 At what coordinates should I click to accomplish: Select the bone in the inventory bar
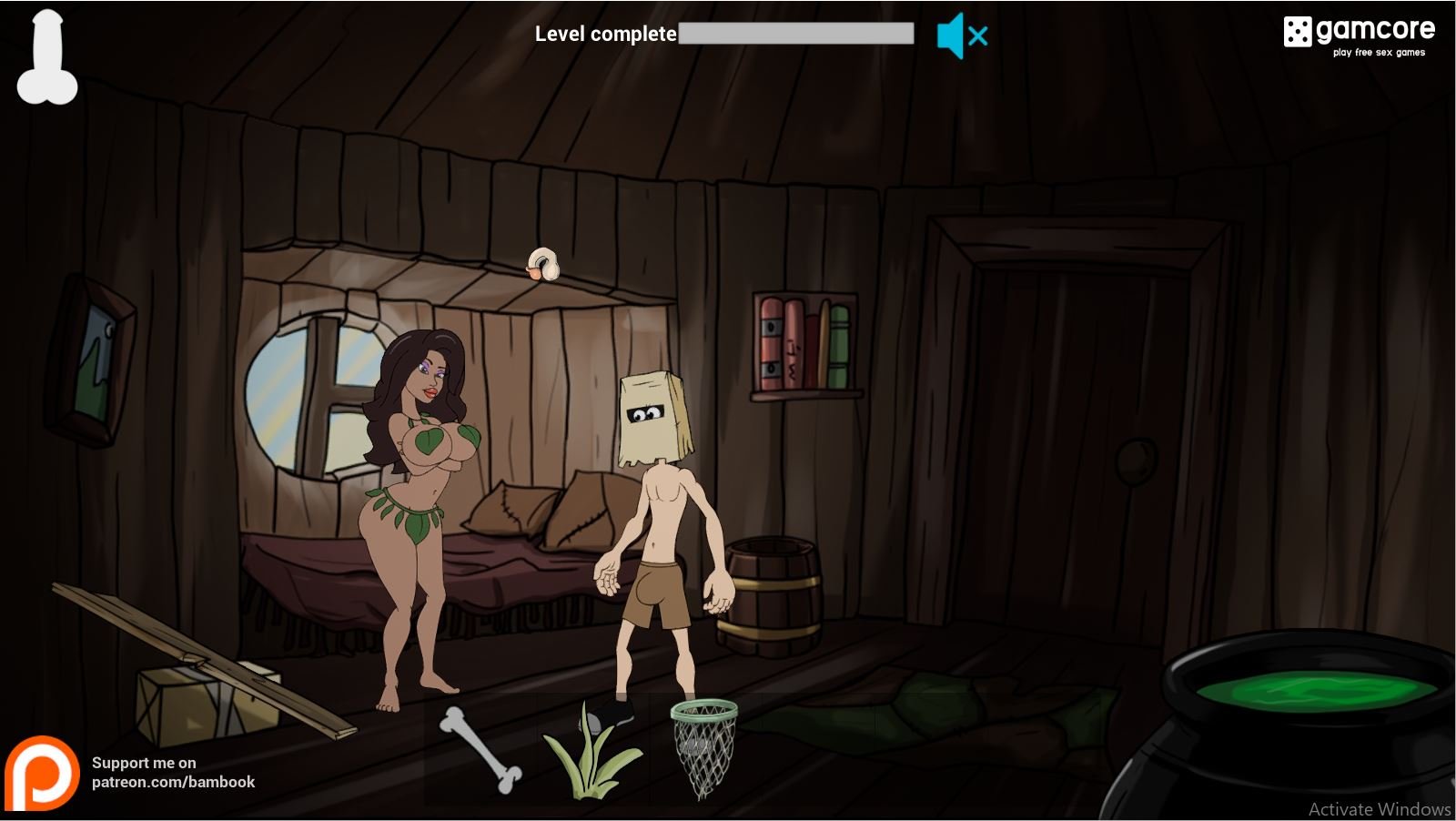coord(480,749)
